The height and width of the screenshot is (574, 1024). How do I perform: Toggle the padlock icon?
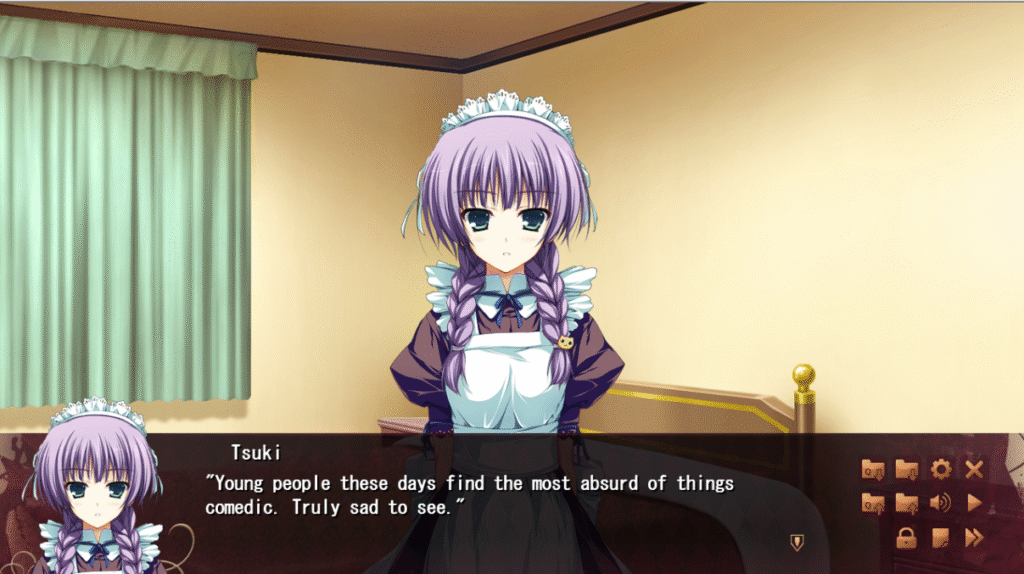tap(907, 538)
